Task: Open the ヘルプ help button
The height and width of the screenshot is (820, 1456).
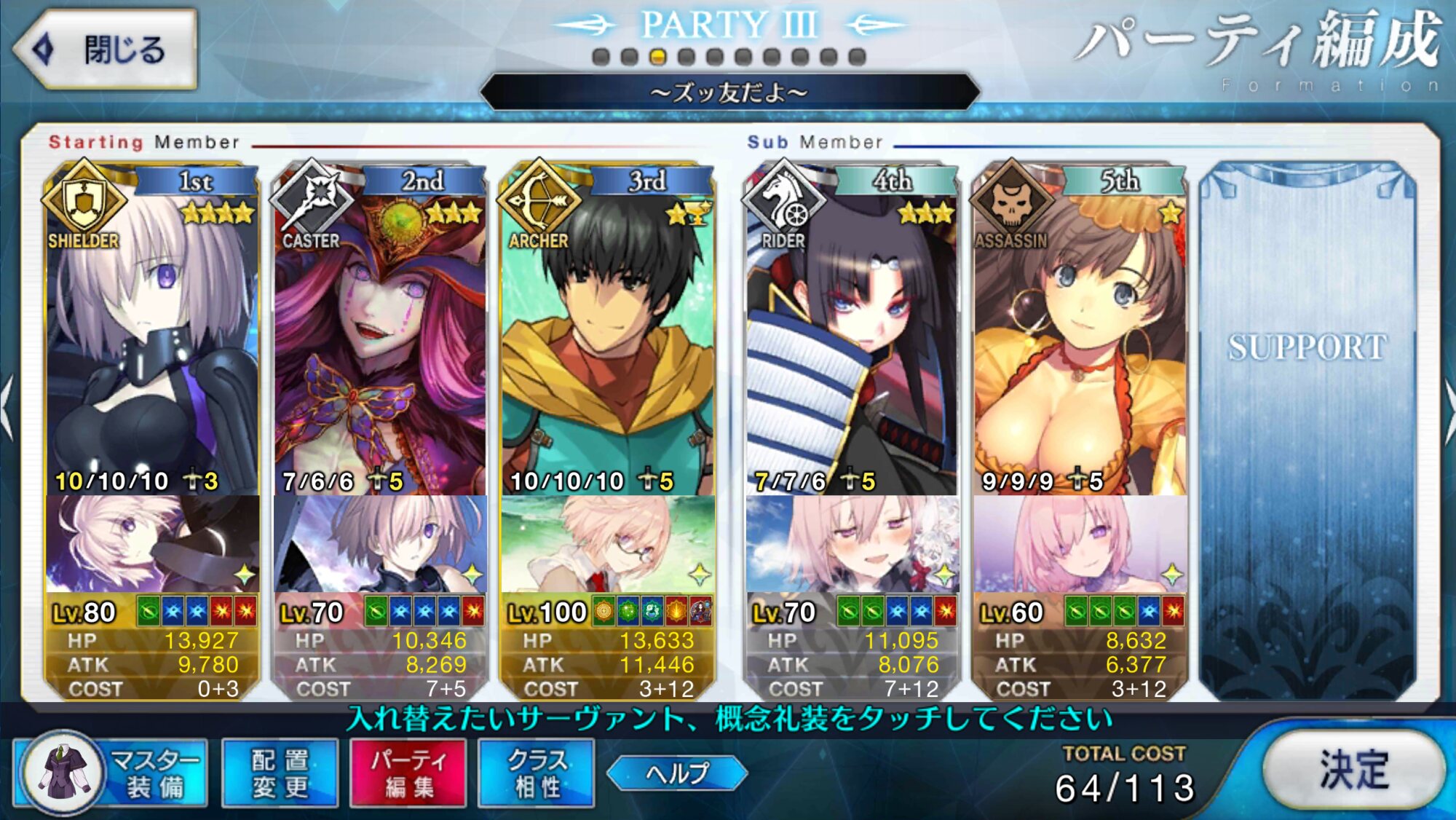Action: [x=676, y=773]
